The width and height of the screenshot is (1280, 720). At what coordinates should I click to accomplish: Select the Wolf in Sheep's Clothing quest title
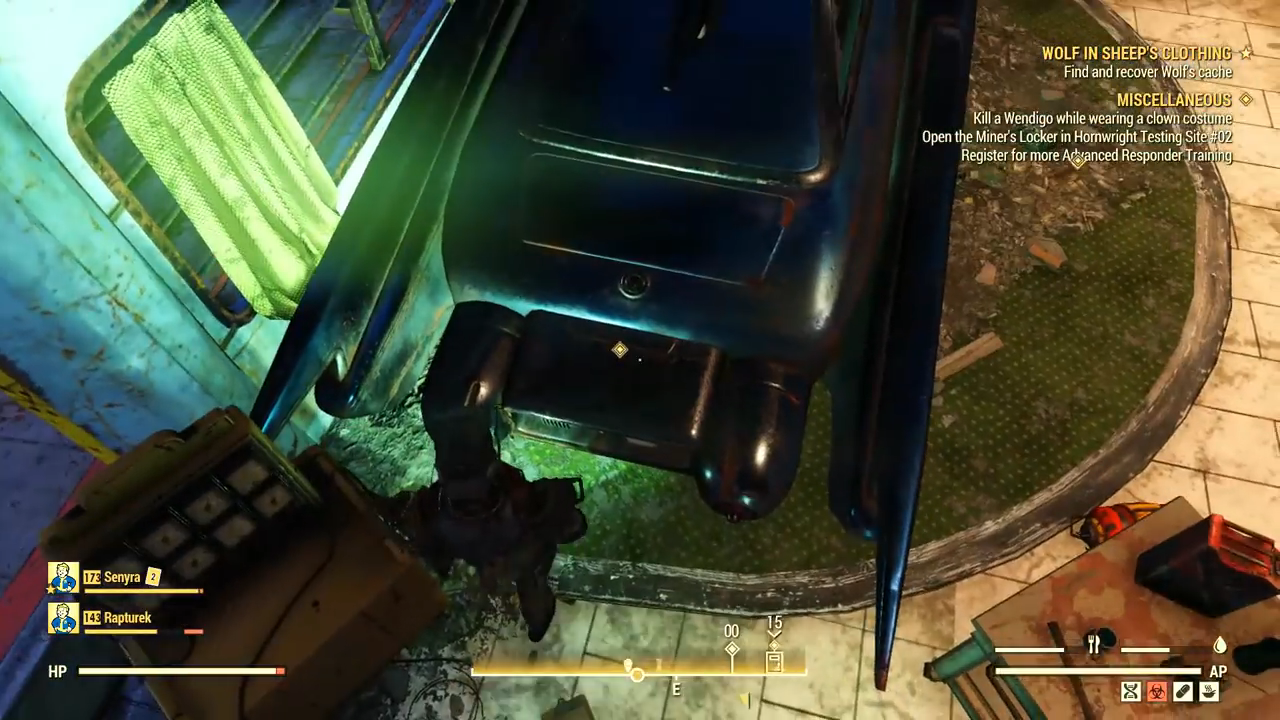pos(1136,53)
